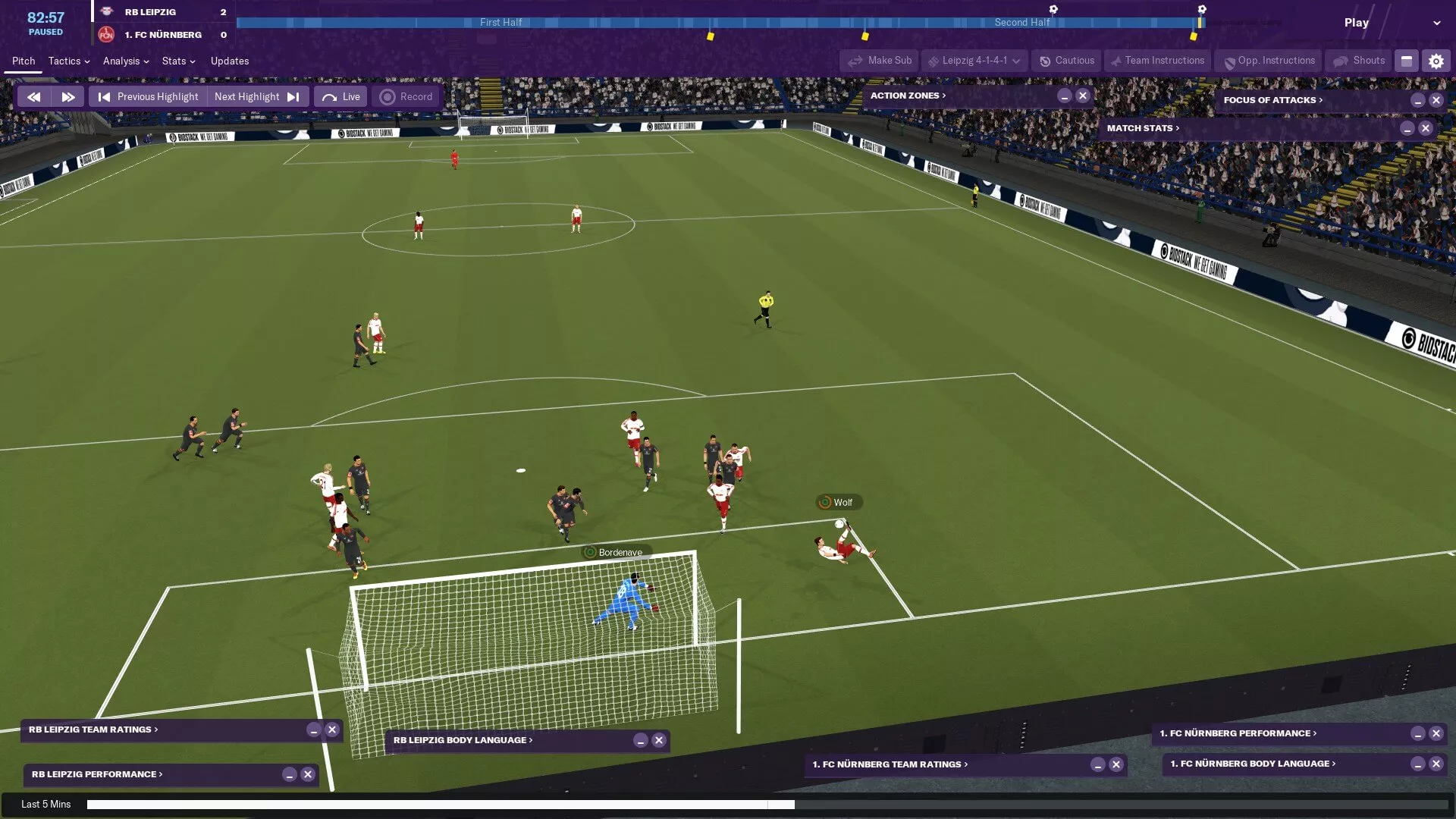Open Team Instructions
The width and height of the screenshot is (1456, 819).
click(x=1156, y=61)
